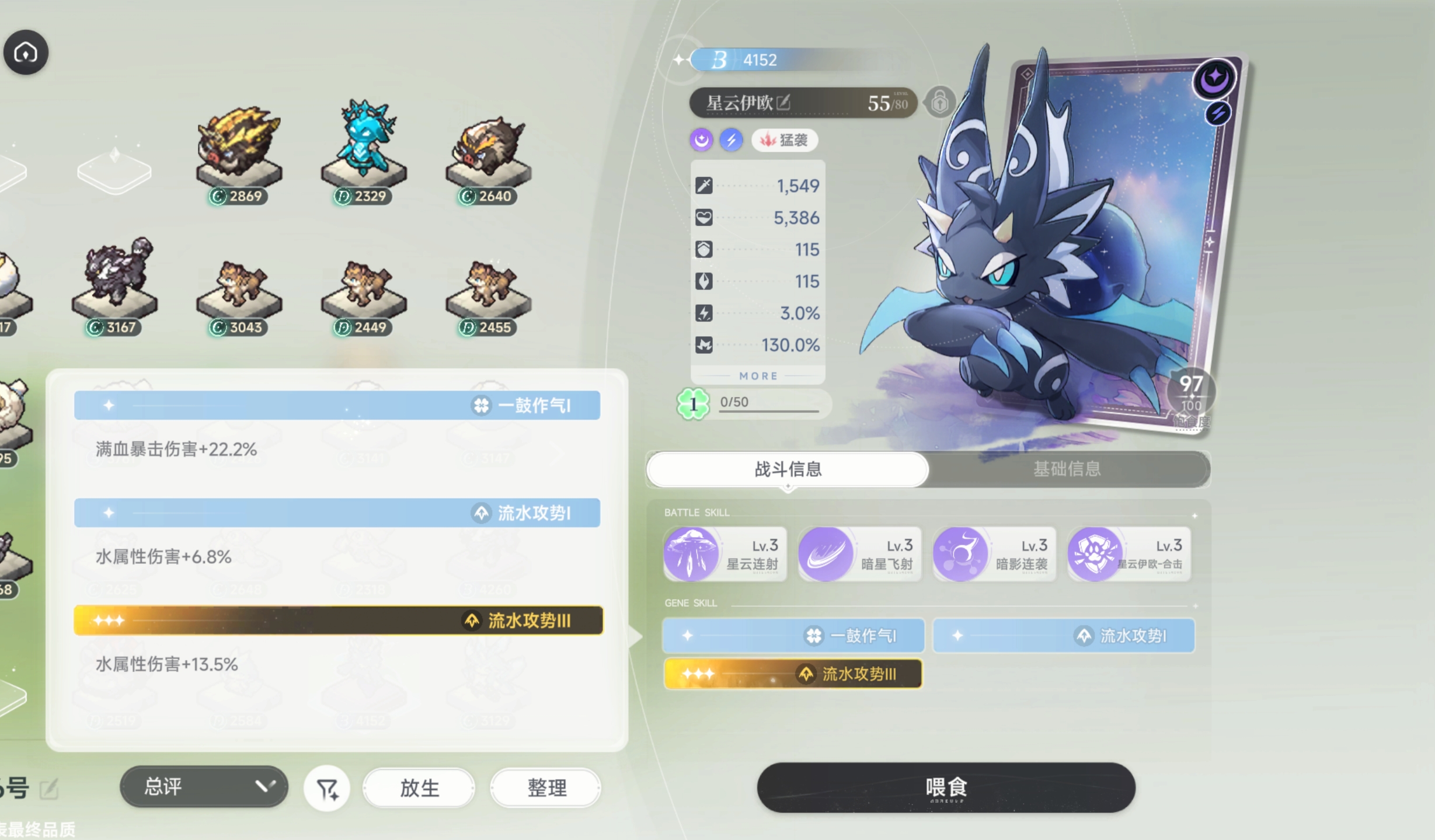Go back to the home screen
Screen dimensions: 1435x840
pos(26,53)
